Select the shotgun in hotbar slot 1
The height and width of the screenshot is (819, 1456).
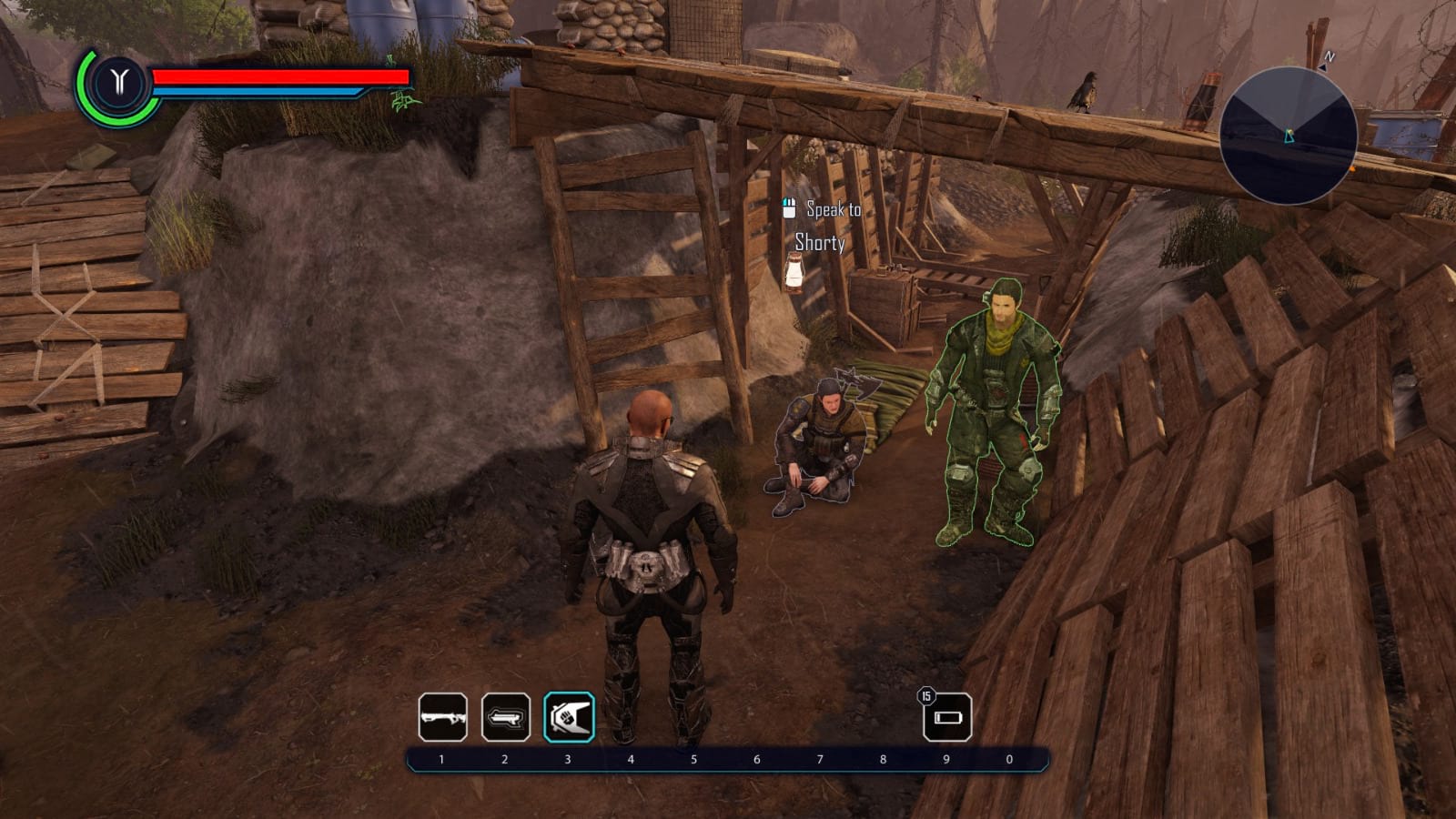coord(441,718)
